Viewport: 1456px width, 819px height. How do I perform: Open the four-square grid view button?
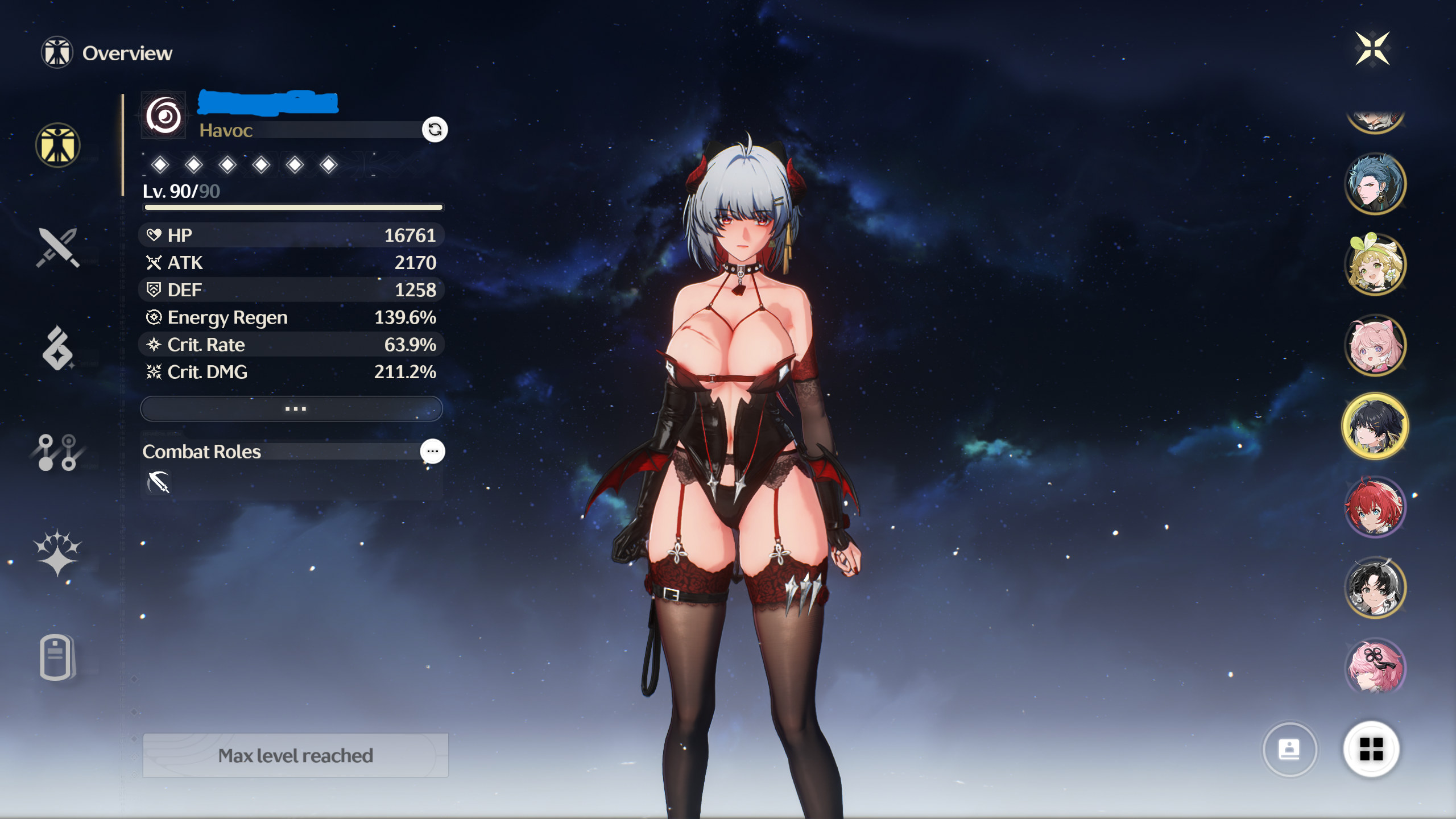[x=1371, y=749]
